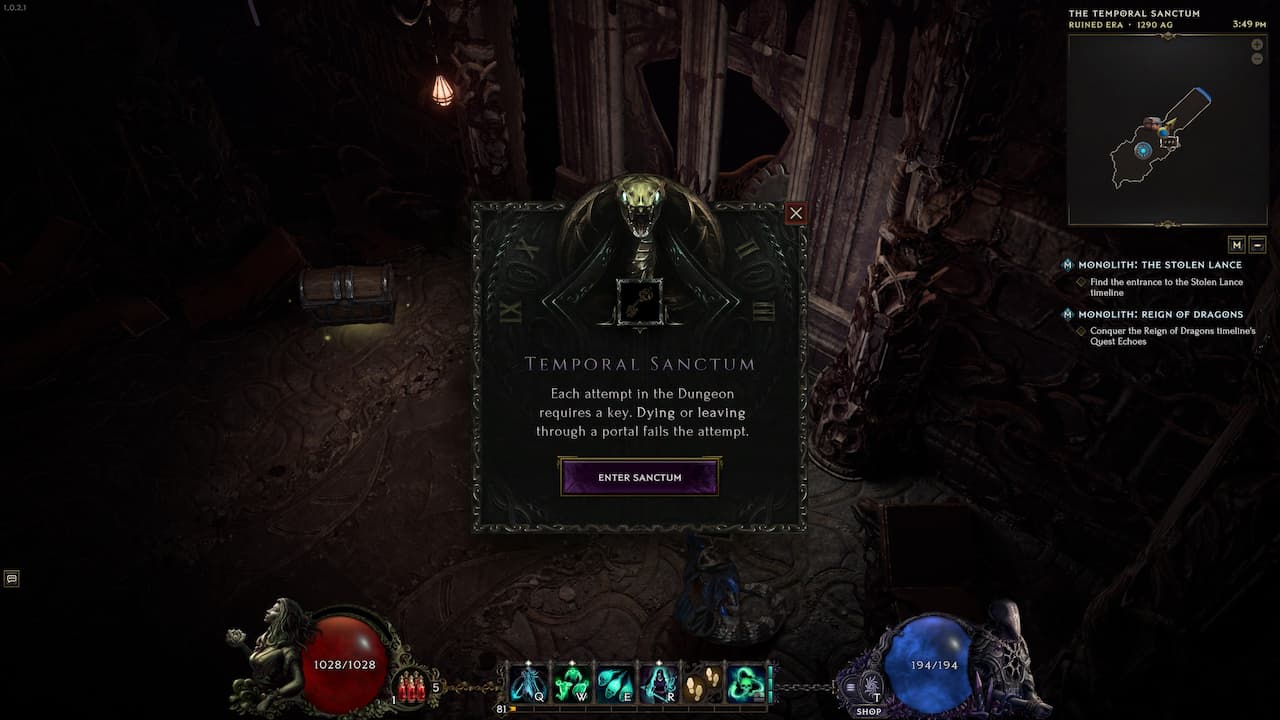The image size is (1280, 720).
Task: Drink a red health potion
Action: (411, 686)
